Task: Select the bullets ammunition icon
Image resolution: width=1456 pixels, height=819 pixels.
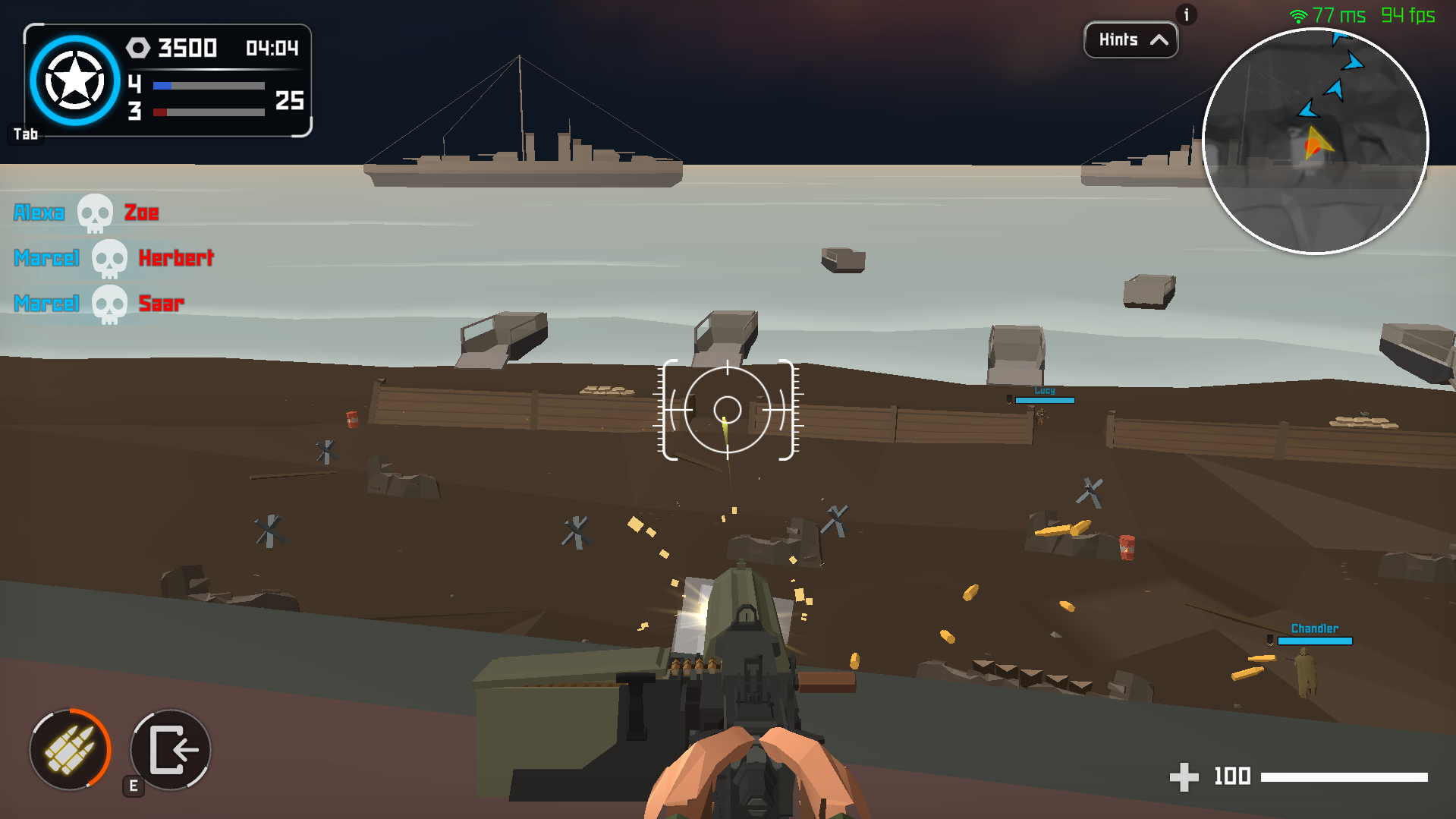Action: [70, 750]
